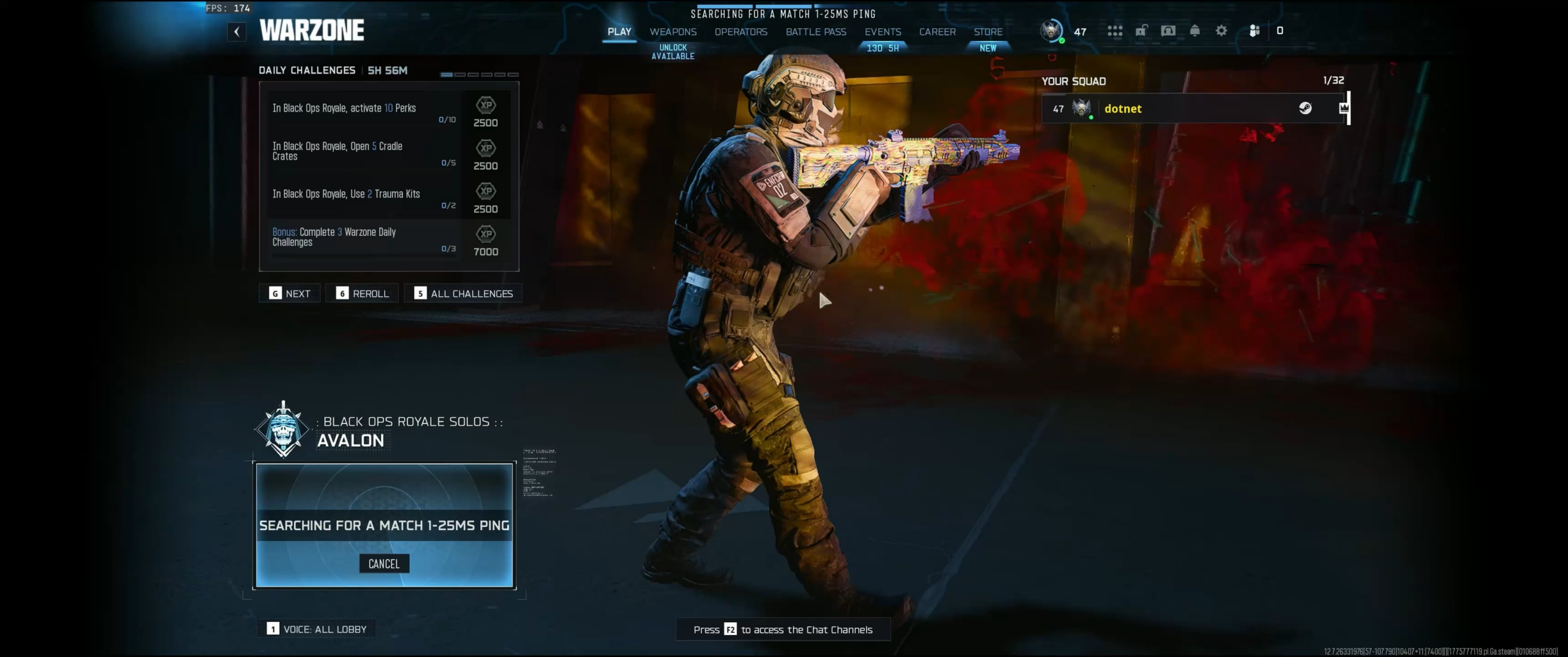Viewport: 1568px width, 657px height.
Task: Select the Battle Pass tab
Action: 816,32
